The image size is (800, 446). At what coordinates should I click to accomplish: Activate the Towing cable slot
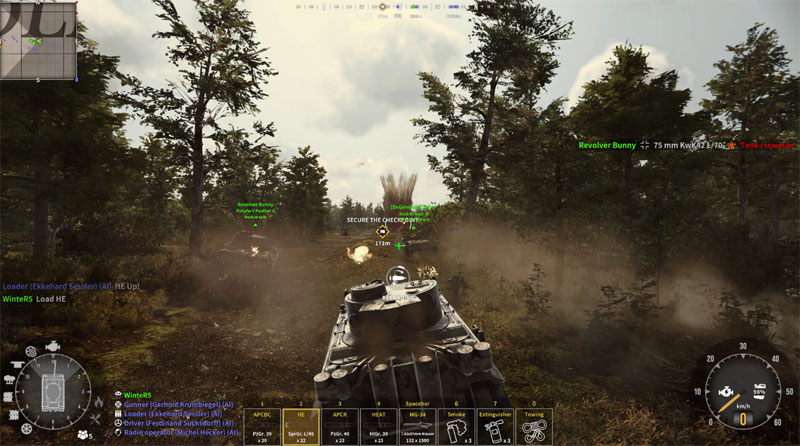(x=534, y=425)
